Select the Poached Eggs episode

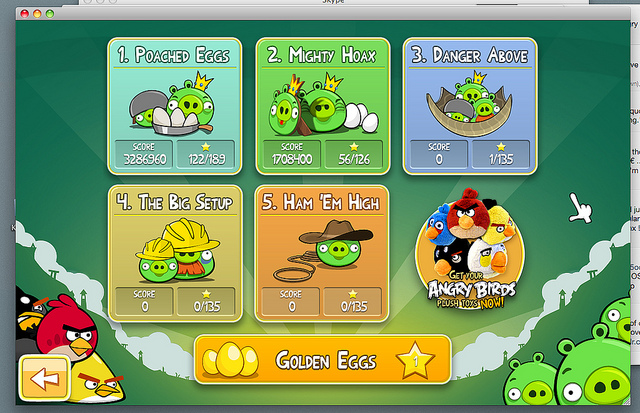(174, 105)
